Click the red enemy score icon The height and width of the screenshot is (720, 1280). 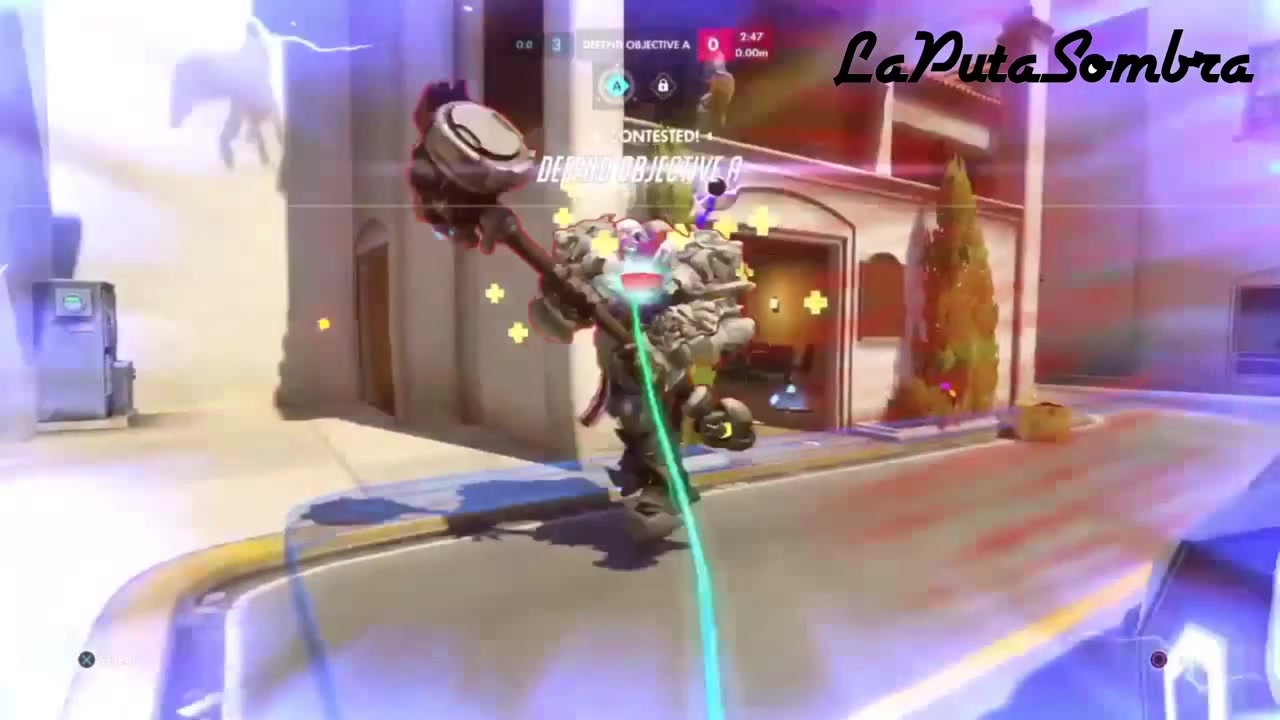pyautogui.click(x=713, y=45)
